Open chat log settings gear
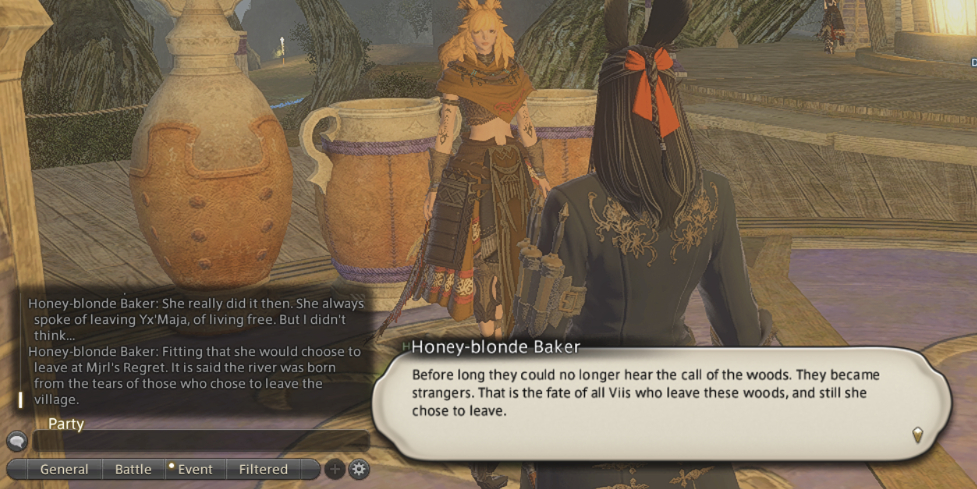 coord(358,469)
